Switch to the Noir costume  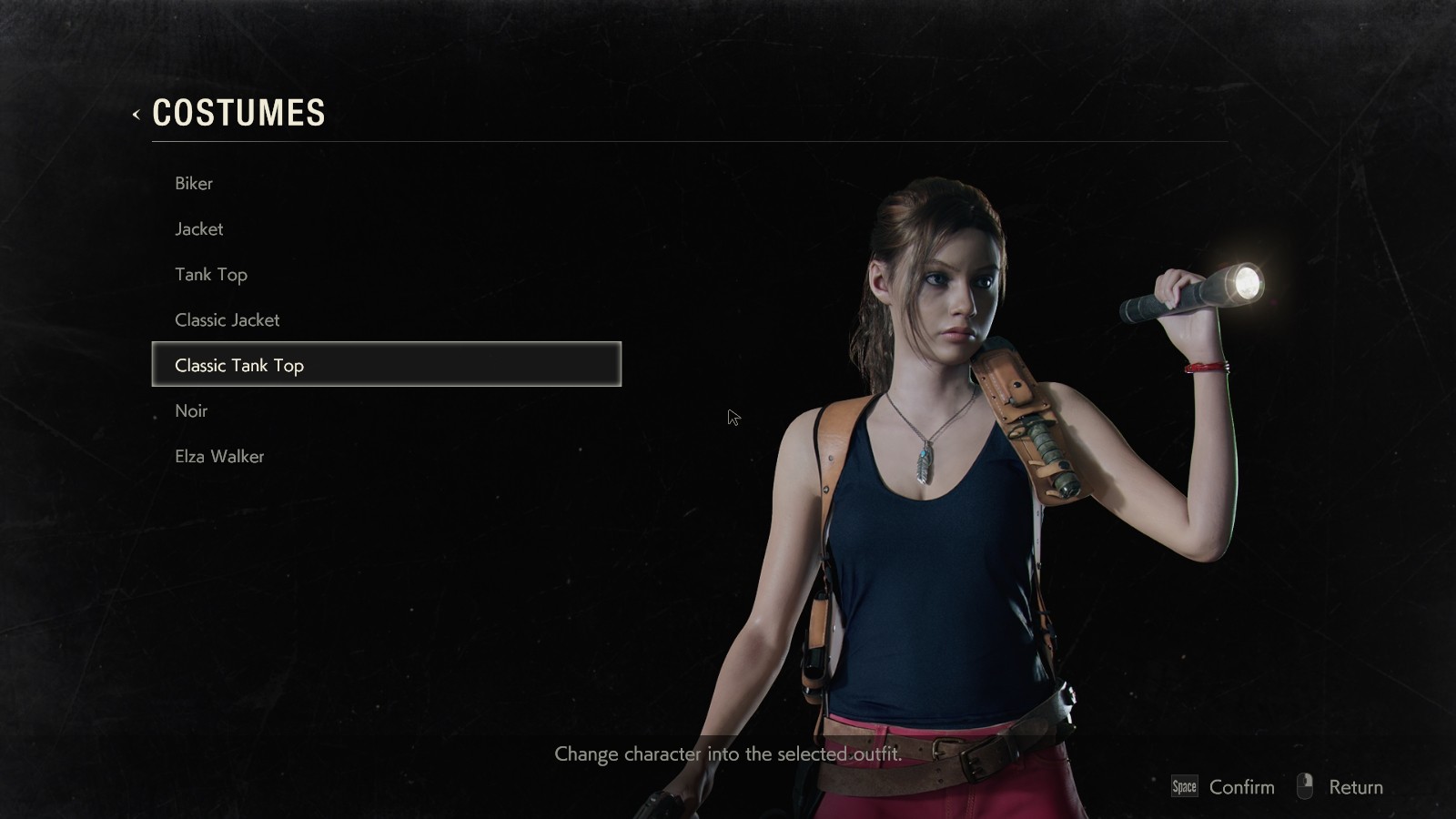(x=191, y=410)
